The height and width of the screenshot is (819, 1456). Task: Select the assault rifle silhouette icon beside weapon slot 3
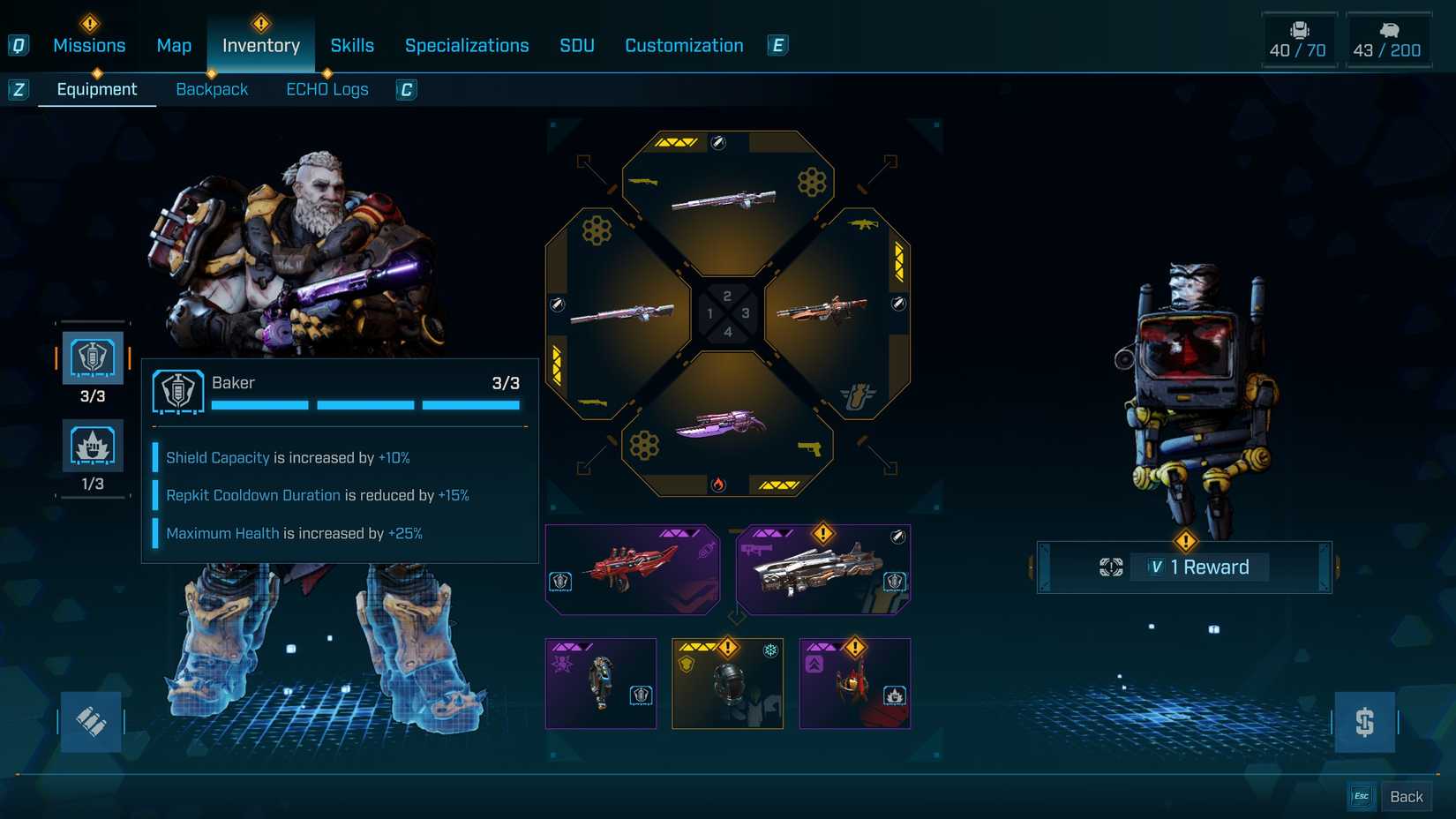(x=863, y=225)
